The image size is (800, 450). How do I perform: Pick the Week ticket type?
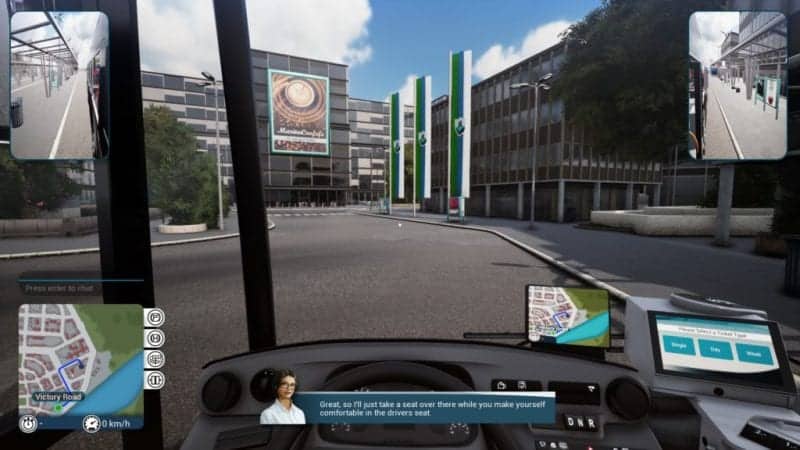point(752,351)
